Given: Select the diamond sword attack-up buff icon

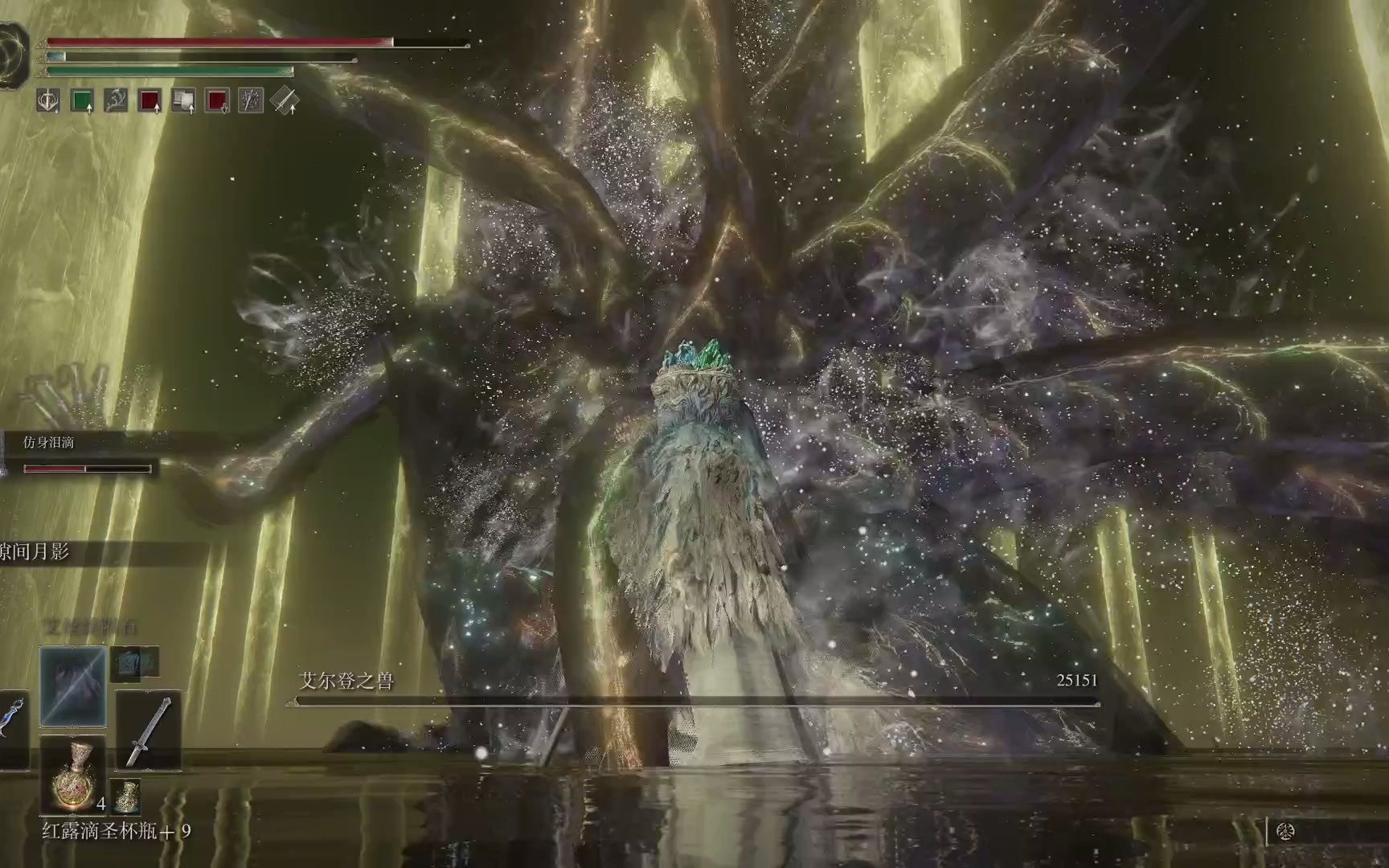Looking at the screenshot, I should (285, 101).
